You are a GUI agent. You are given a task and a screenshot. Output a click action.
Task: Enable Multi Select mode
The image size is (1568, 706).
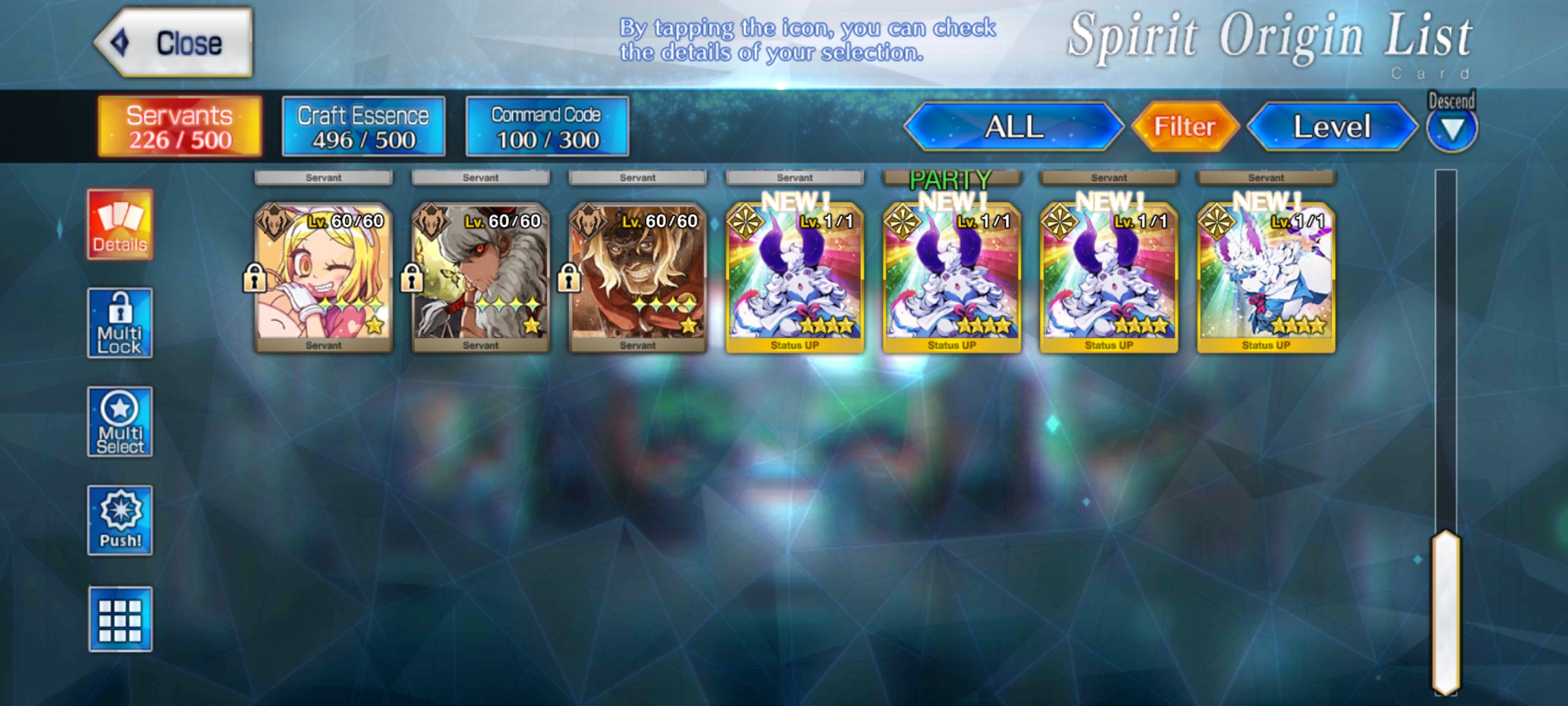tap(120, 422)
